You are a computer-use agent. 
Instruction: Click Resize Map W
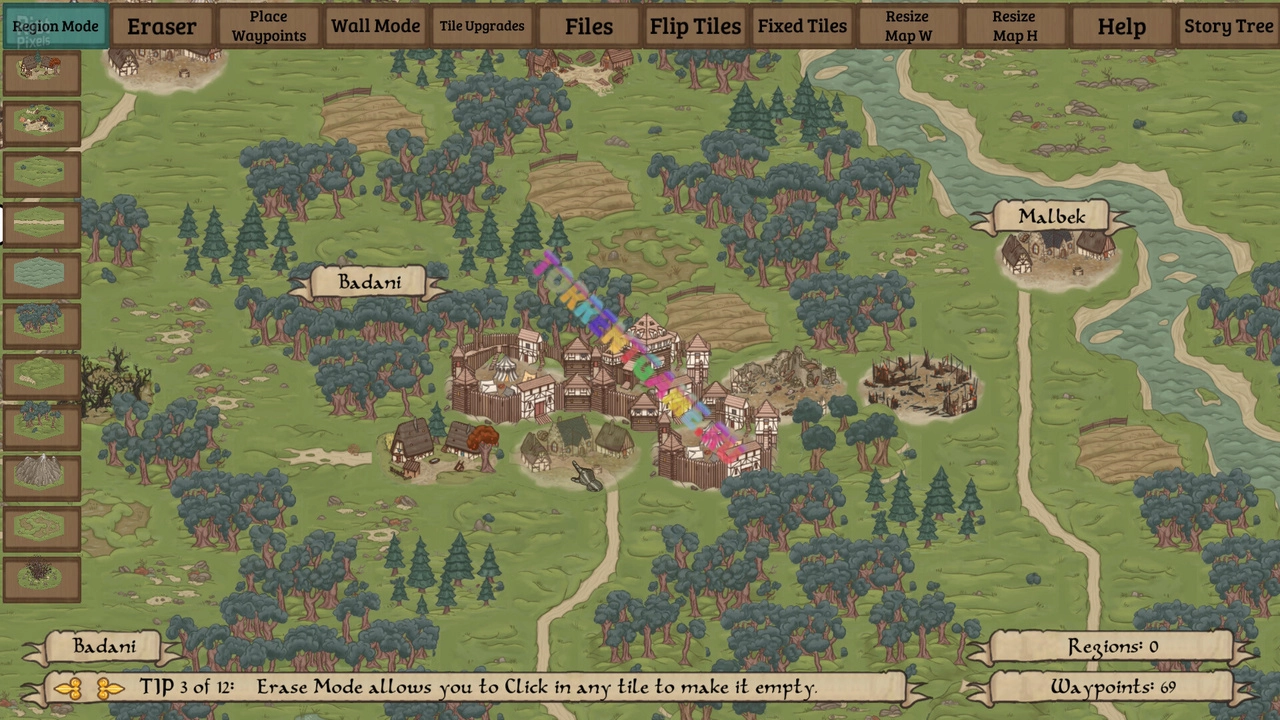coord(908,26)
